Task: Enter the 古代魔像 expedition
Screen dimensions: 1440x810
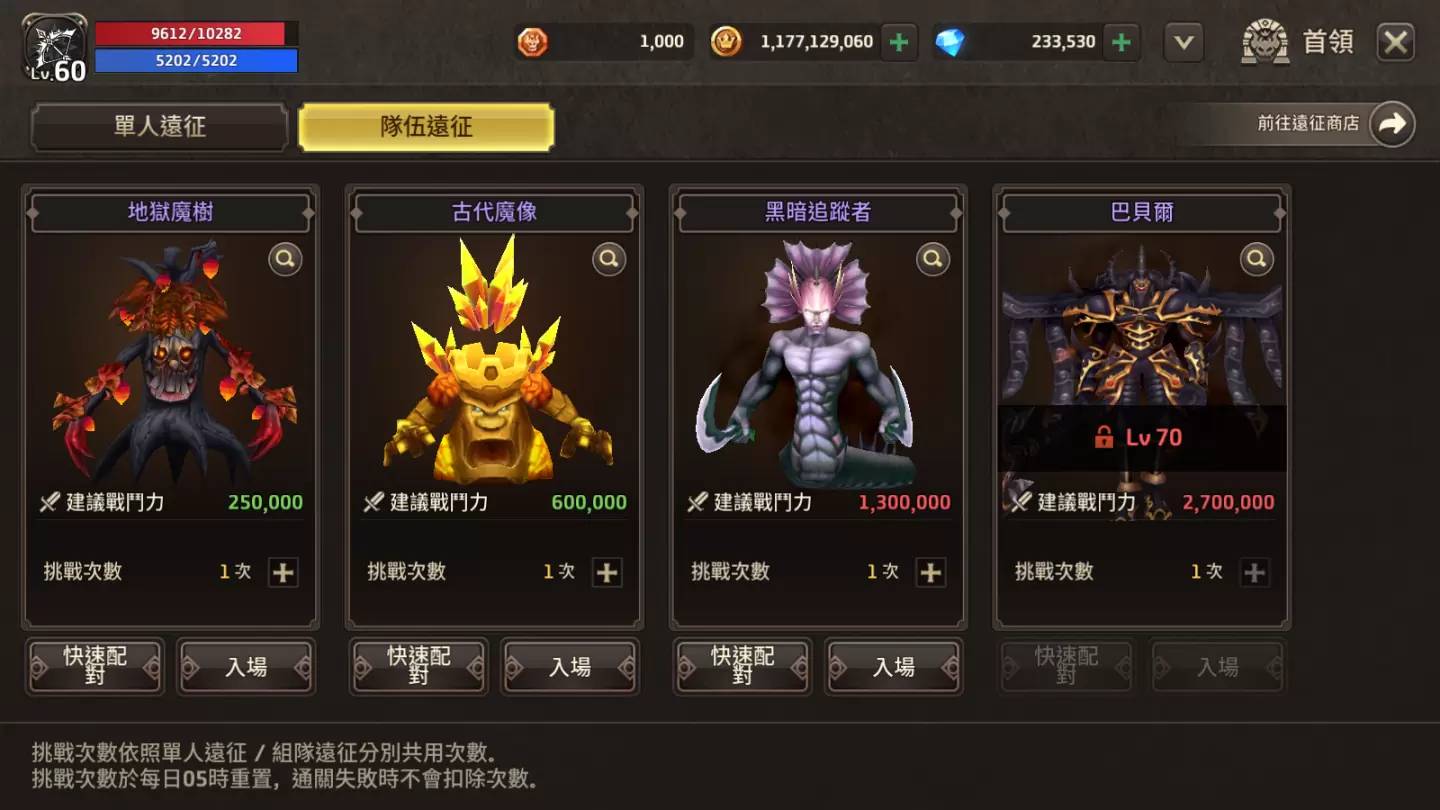Action: click(570, 666)
